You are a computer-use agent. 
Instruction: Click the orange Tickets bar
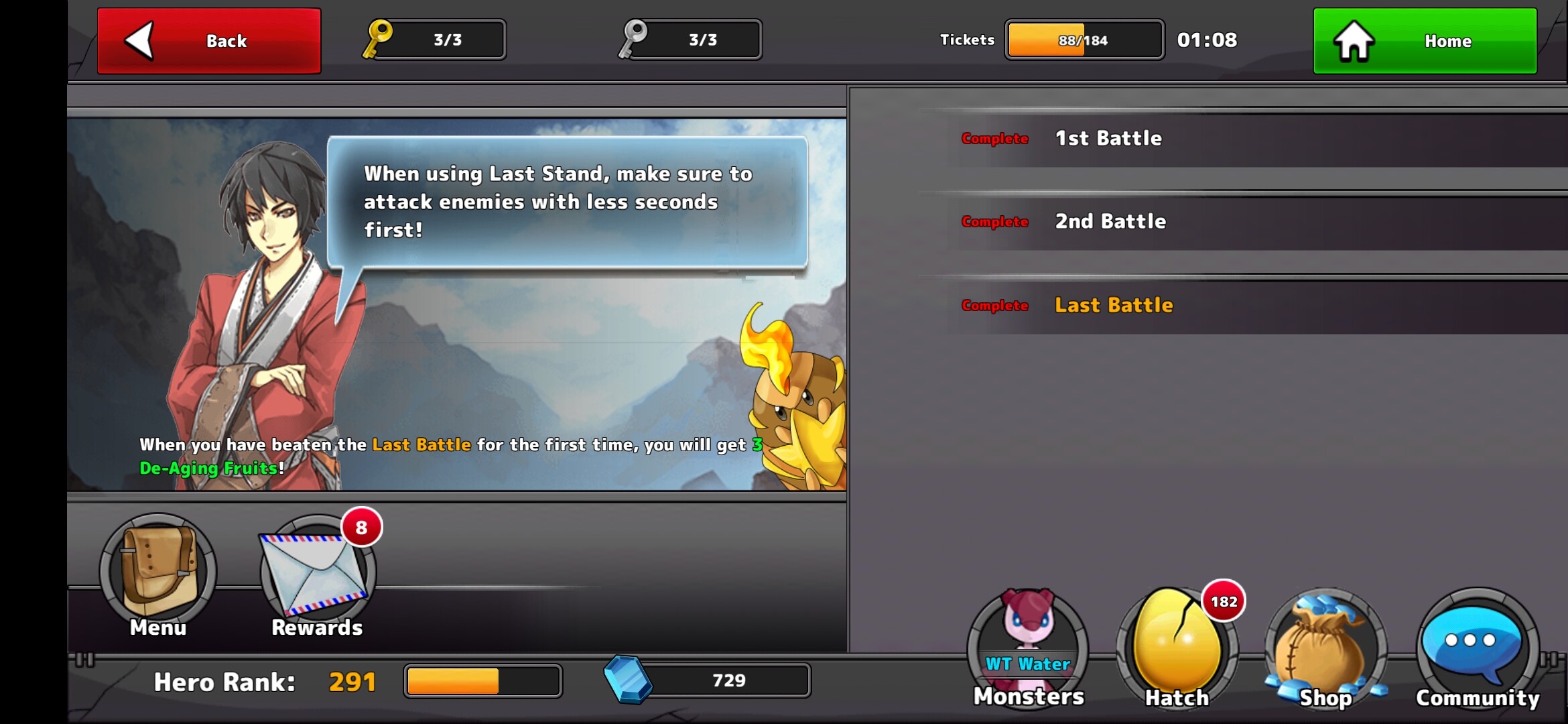coord(1084,40)
